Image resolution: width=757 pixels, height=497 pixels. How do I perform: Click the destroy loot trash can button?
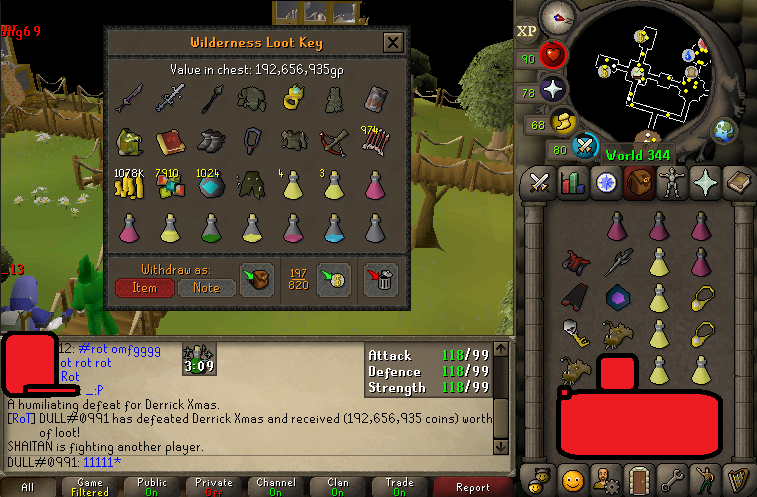(381, 279)
